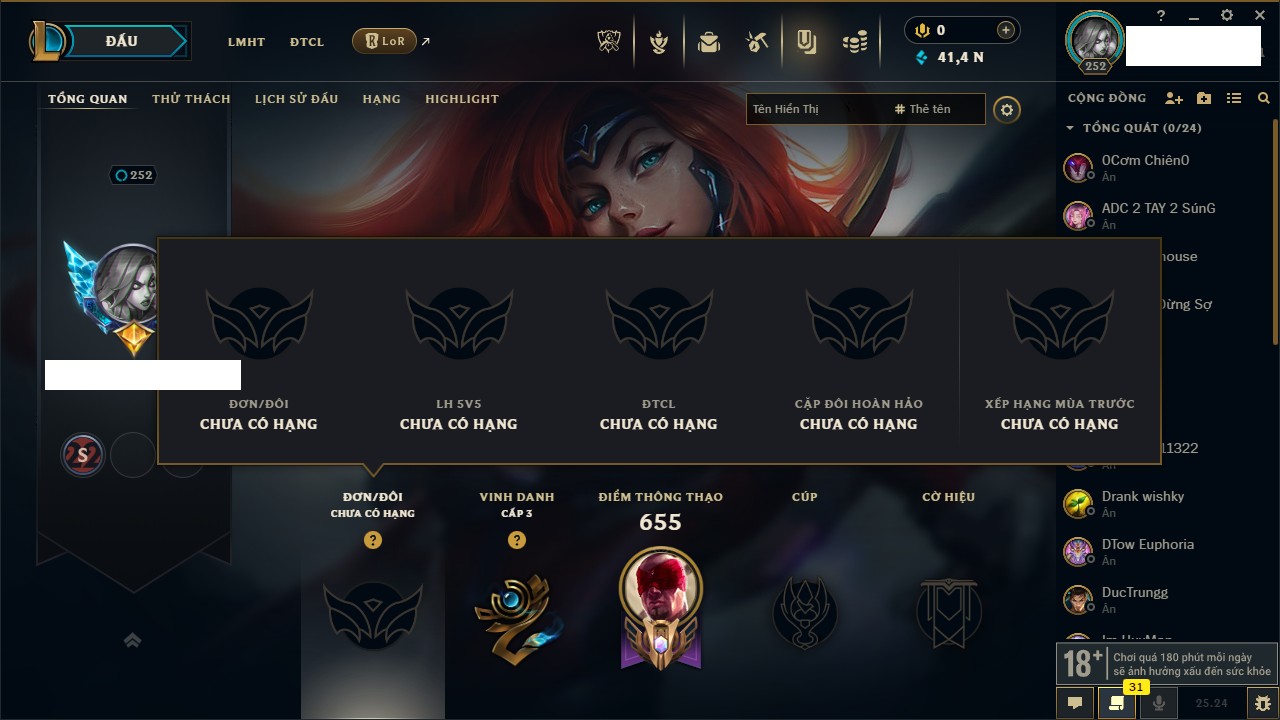Screen dimensions: 1280x720
Task: Open the store coins icon
Action: point(854,42)
